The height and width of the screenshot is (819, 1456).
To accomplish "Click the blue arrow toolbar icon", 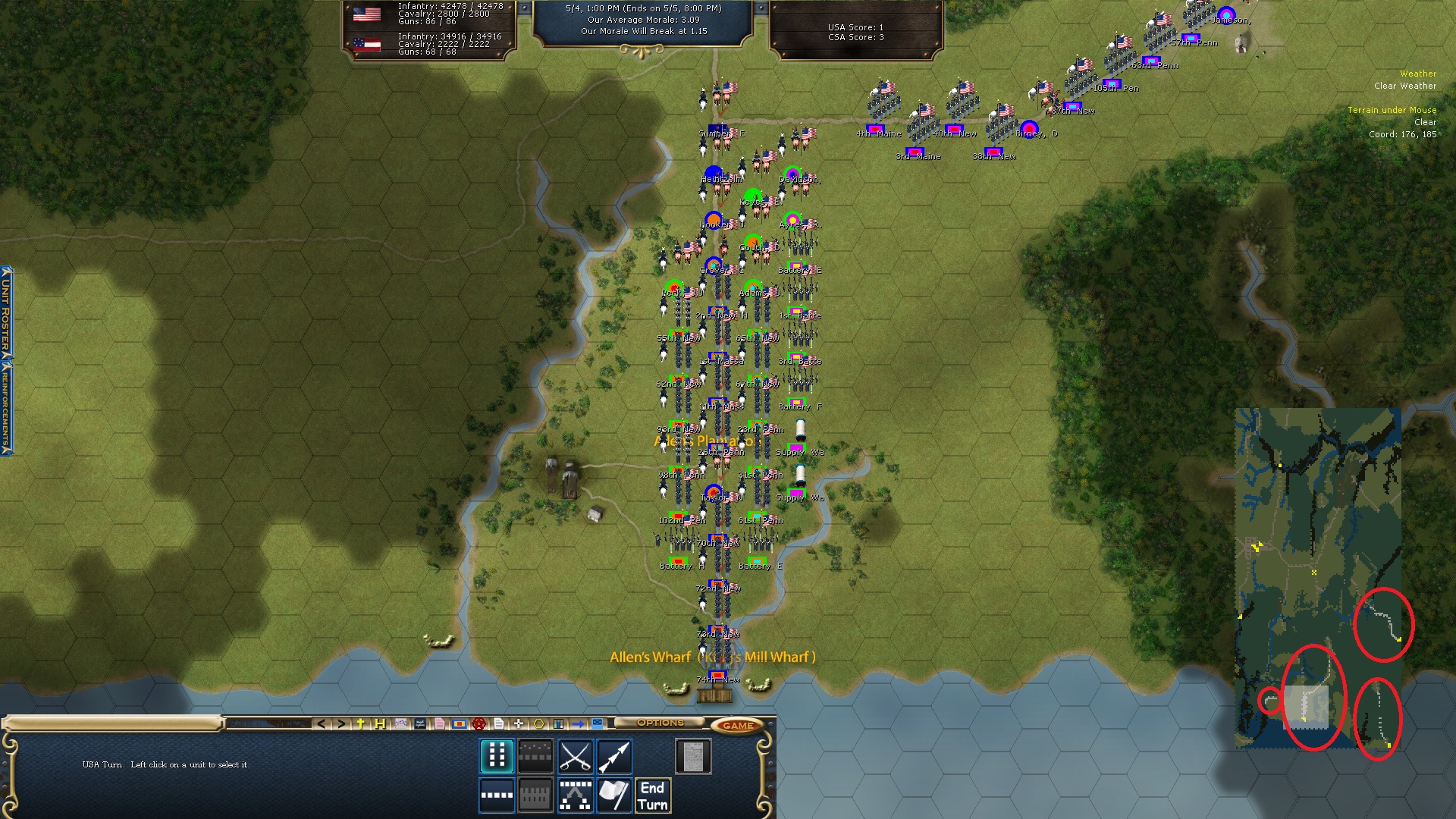I will [578, 724].
